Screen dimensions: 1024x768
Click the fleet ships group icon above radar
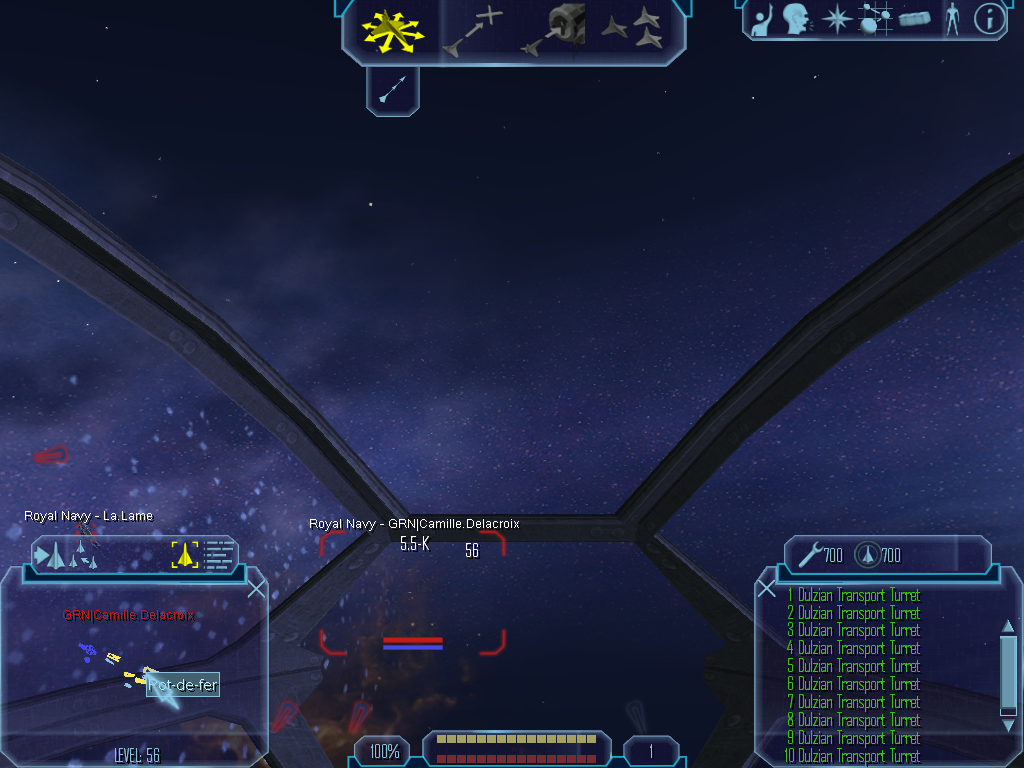coord(68,555)
